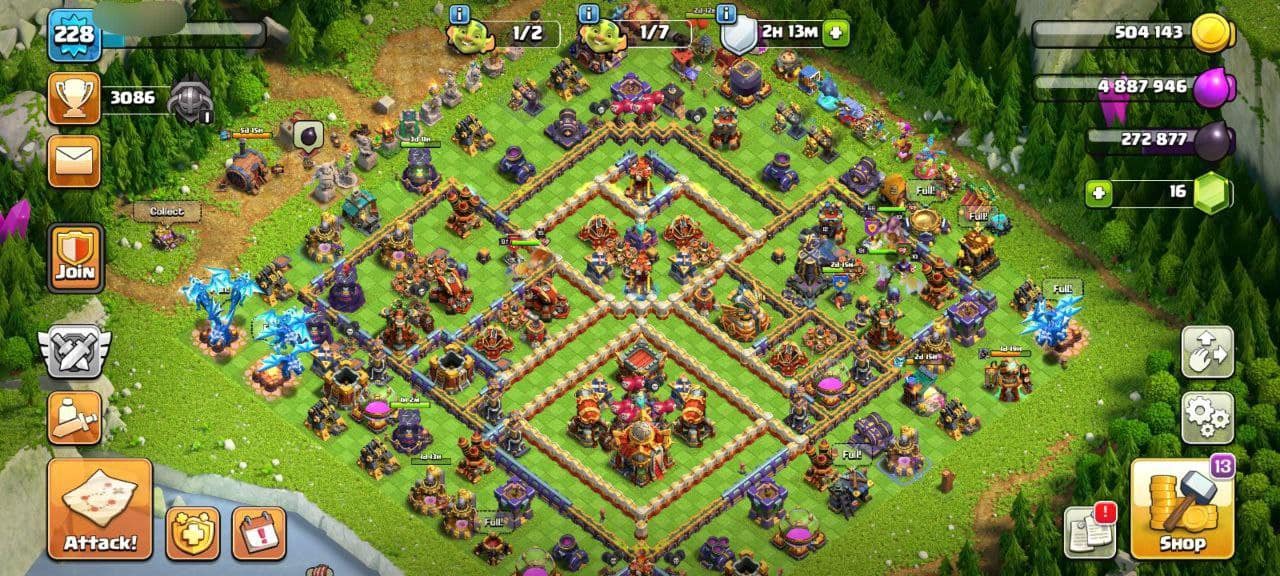
Task: Click the info icon above the 1/2 builder counter
Action: (460, 14)
